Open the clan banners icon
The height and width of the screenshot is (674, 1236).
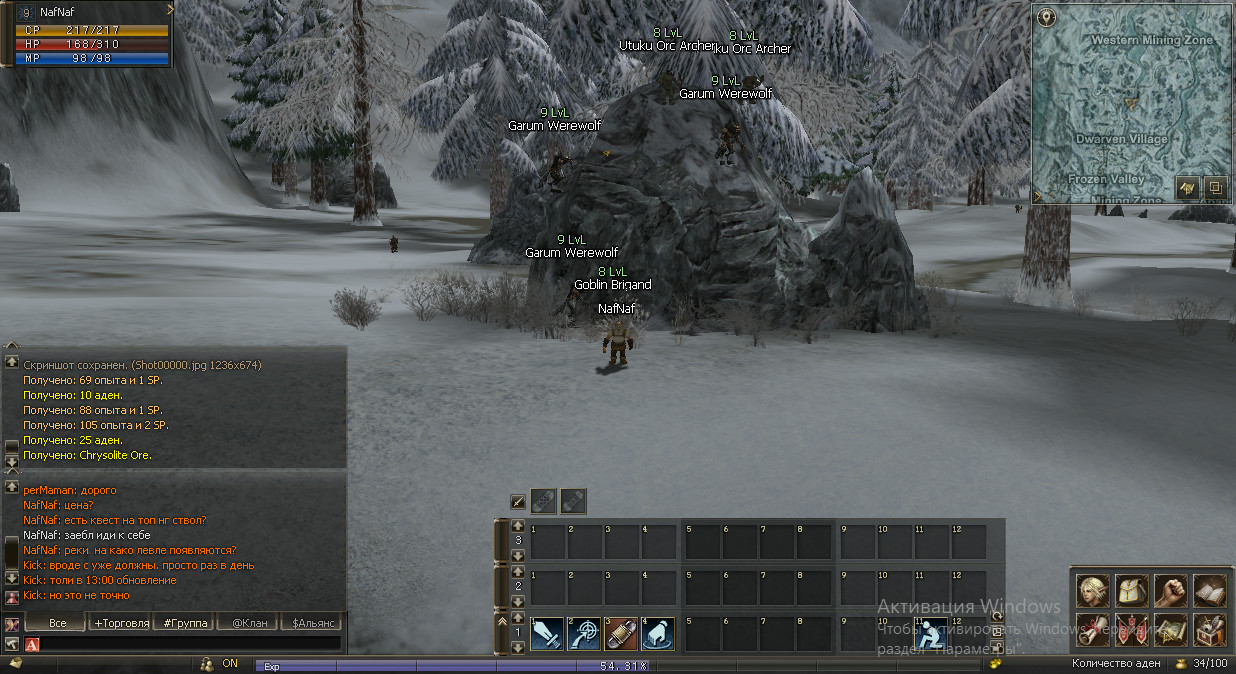pyautogui.click(x=1131, y=630)
